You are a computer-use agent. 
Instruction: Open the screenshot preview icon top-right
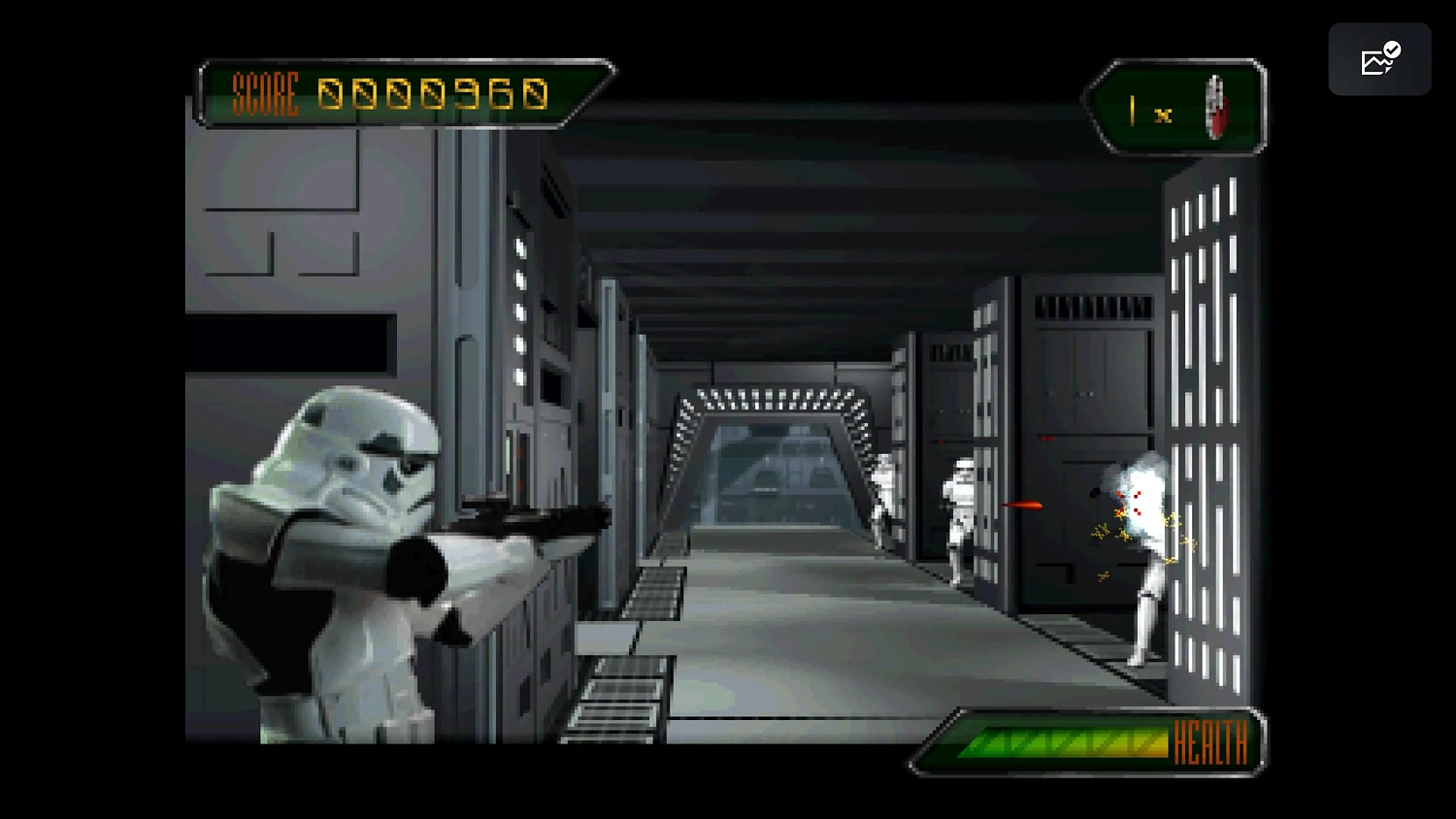click(1380, 59)
